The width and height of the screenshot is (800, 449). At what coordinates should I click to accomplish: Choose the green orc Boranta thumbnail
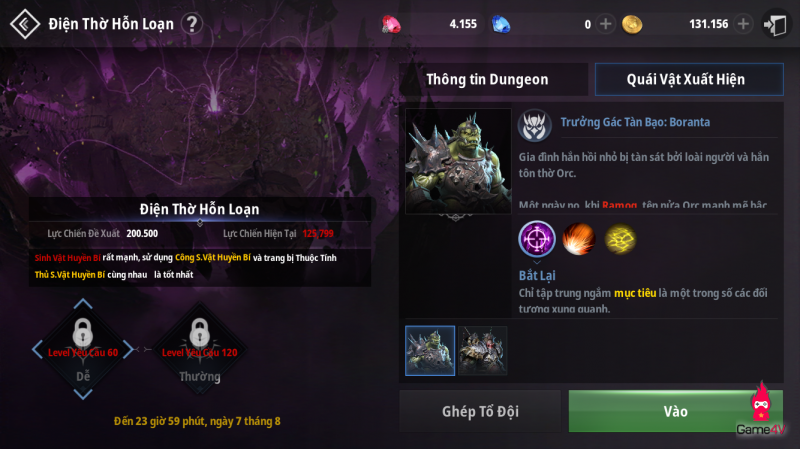[430, 350]
